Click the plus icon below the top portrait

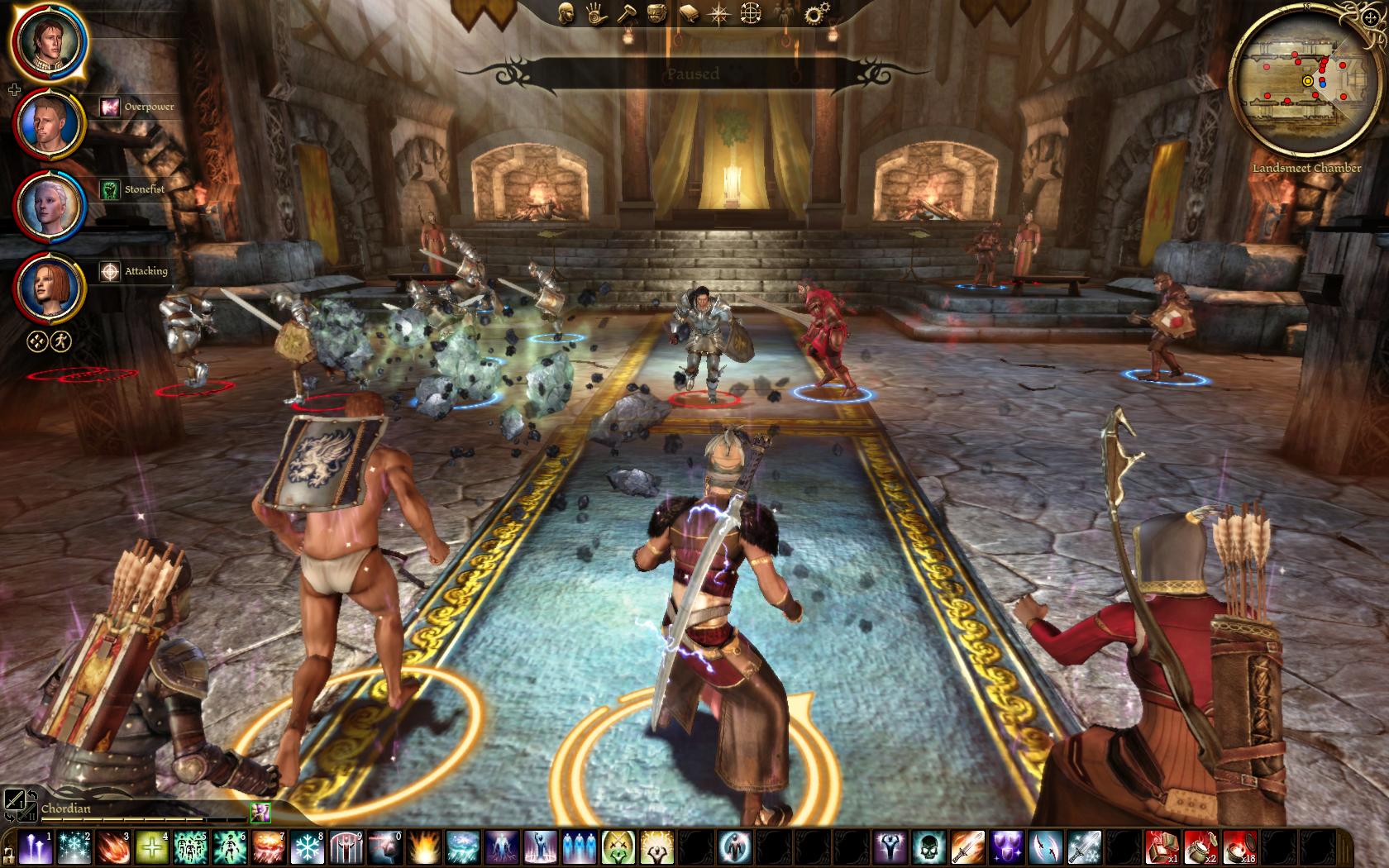14,88
